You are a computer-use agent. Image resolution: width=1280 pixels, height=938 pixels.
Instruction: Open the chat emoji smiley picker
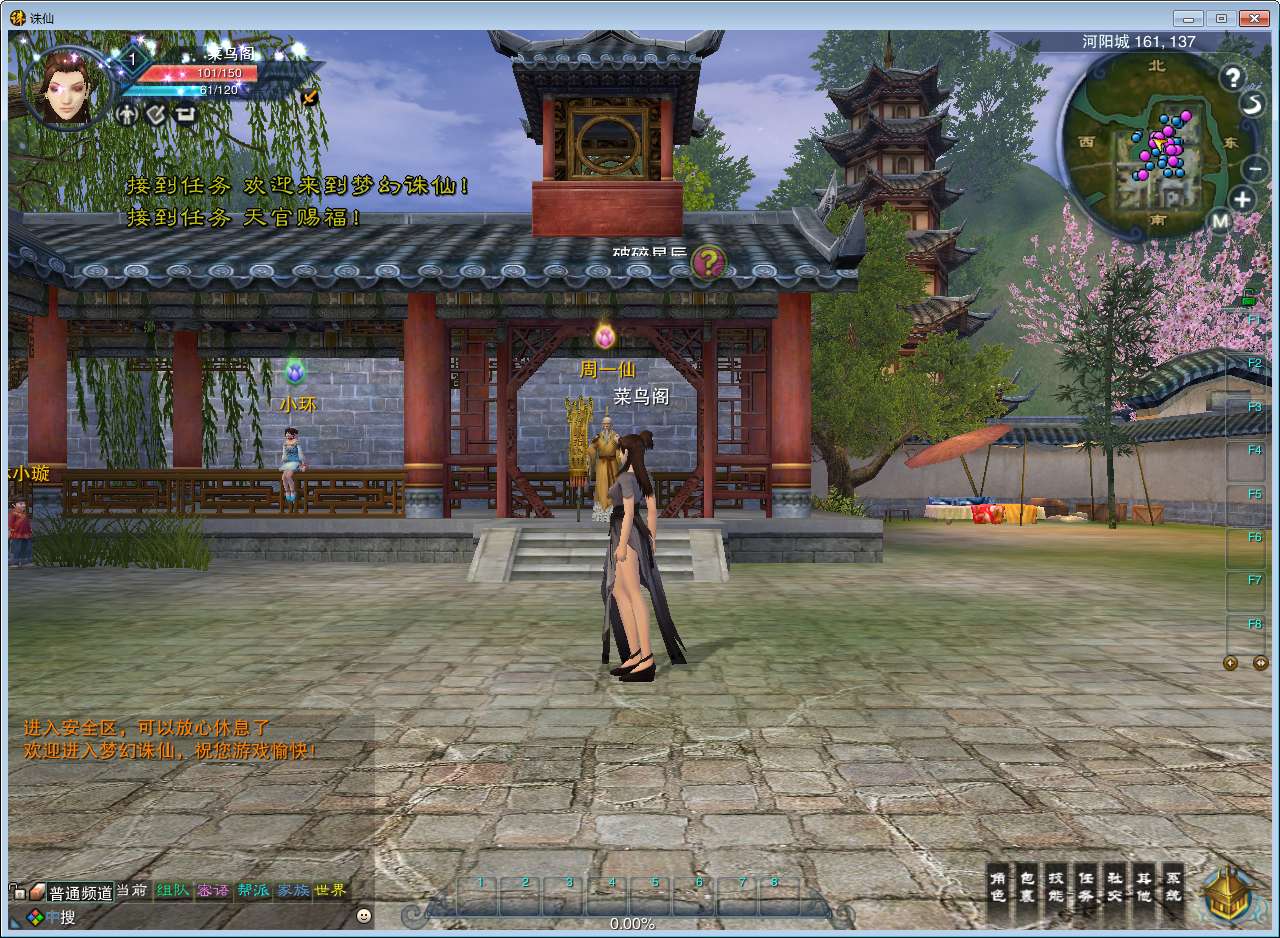(363, 915)
